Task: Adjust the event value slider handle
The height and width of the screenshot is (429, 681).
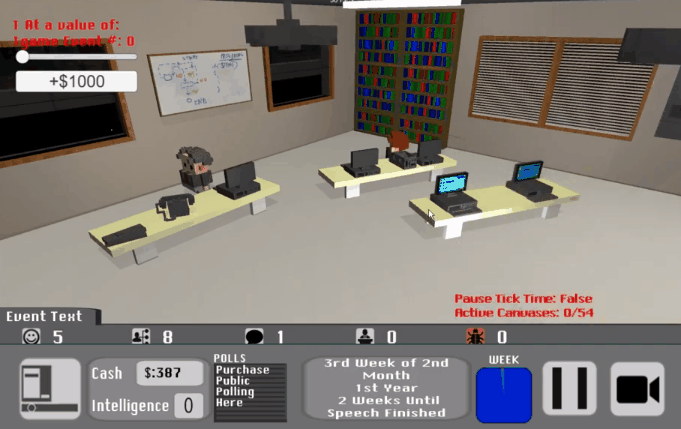Action: pos(22,57)
